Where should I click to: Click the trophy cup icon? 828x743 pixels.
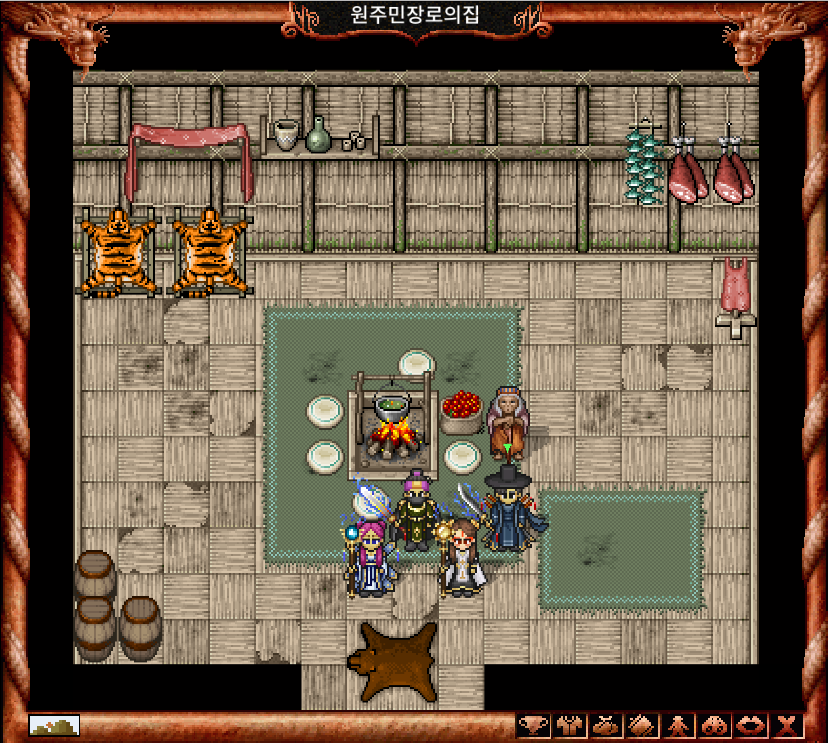[x=533, y=726]
